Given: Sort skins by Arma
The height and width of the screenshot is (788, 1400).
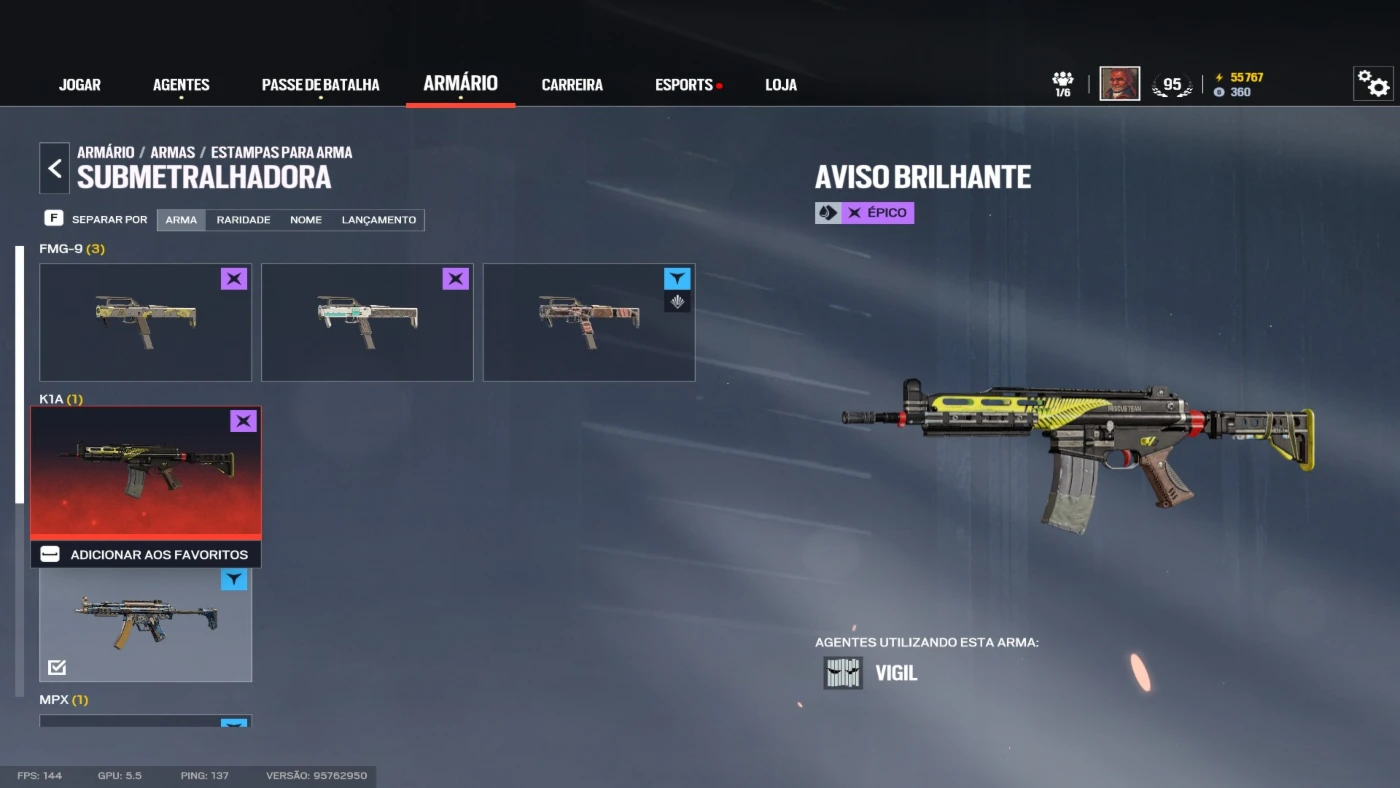Looking at the screenshot, I should (x=181, y=220).
